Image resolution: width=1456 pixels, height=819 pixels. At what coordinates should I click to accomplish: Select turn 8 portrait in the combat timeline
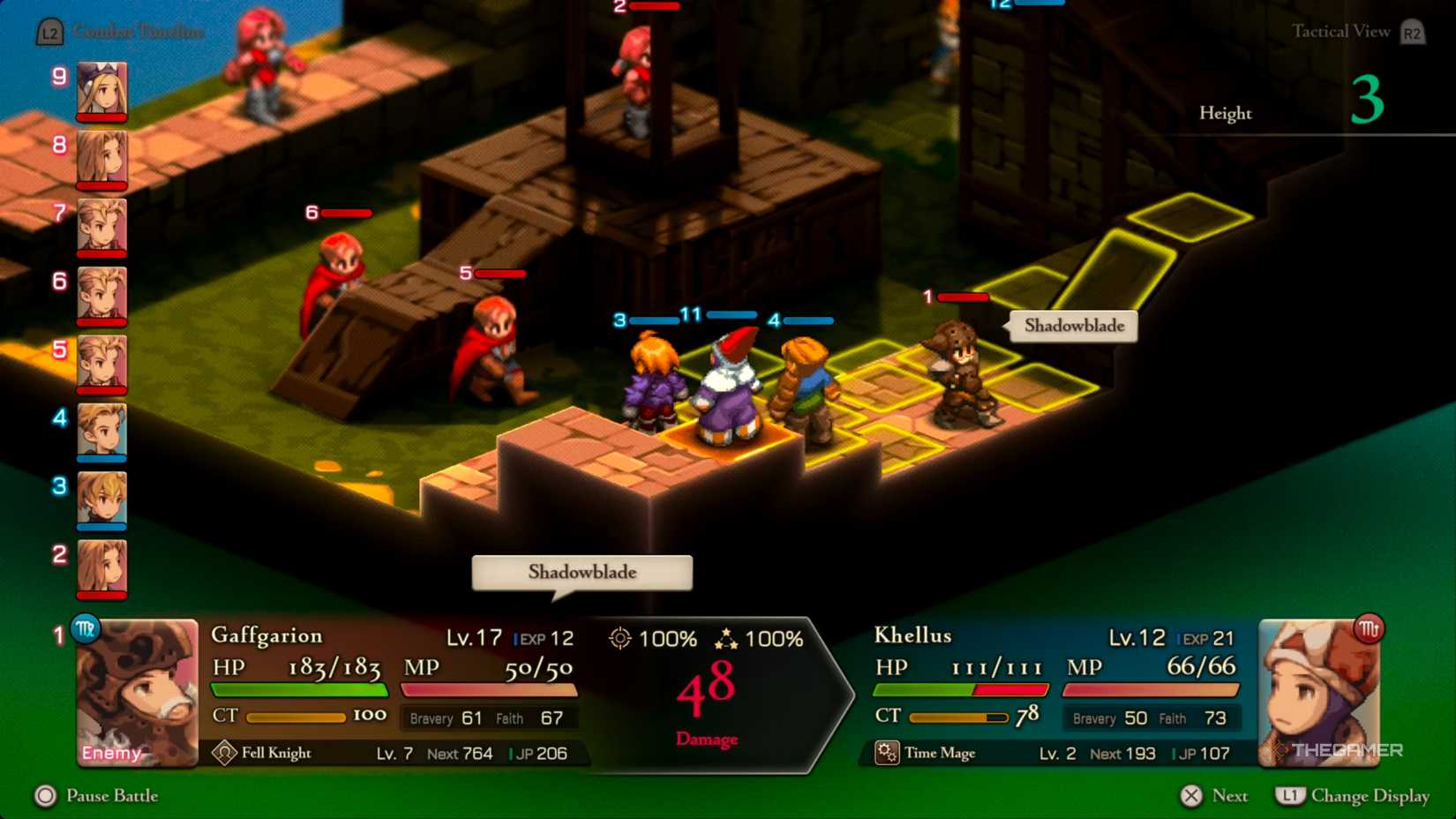101,158
